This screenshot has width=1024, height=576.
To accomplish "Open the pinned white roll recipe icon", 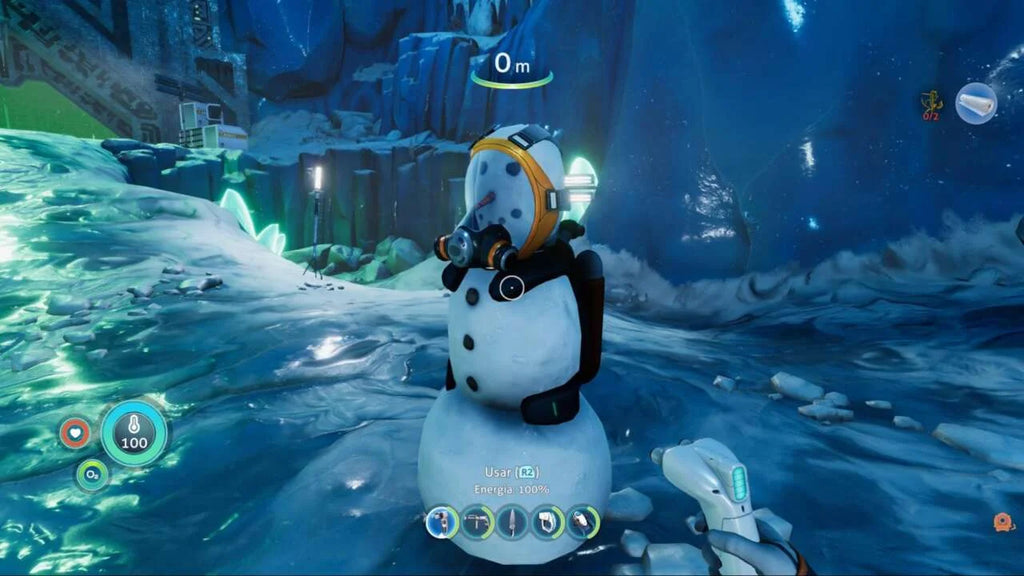I will pos(975,103).
